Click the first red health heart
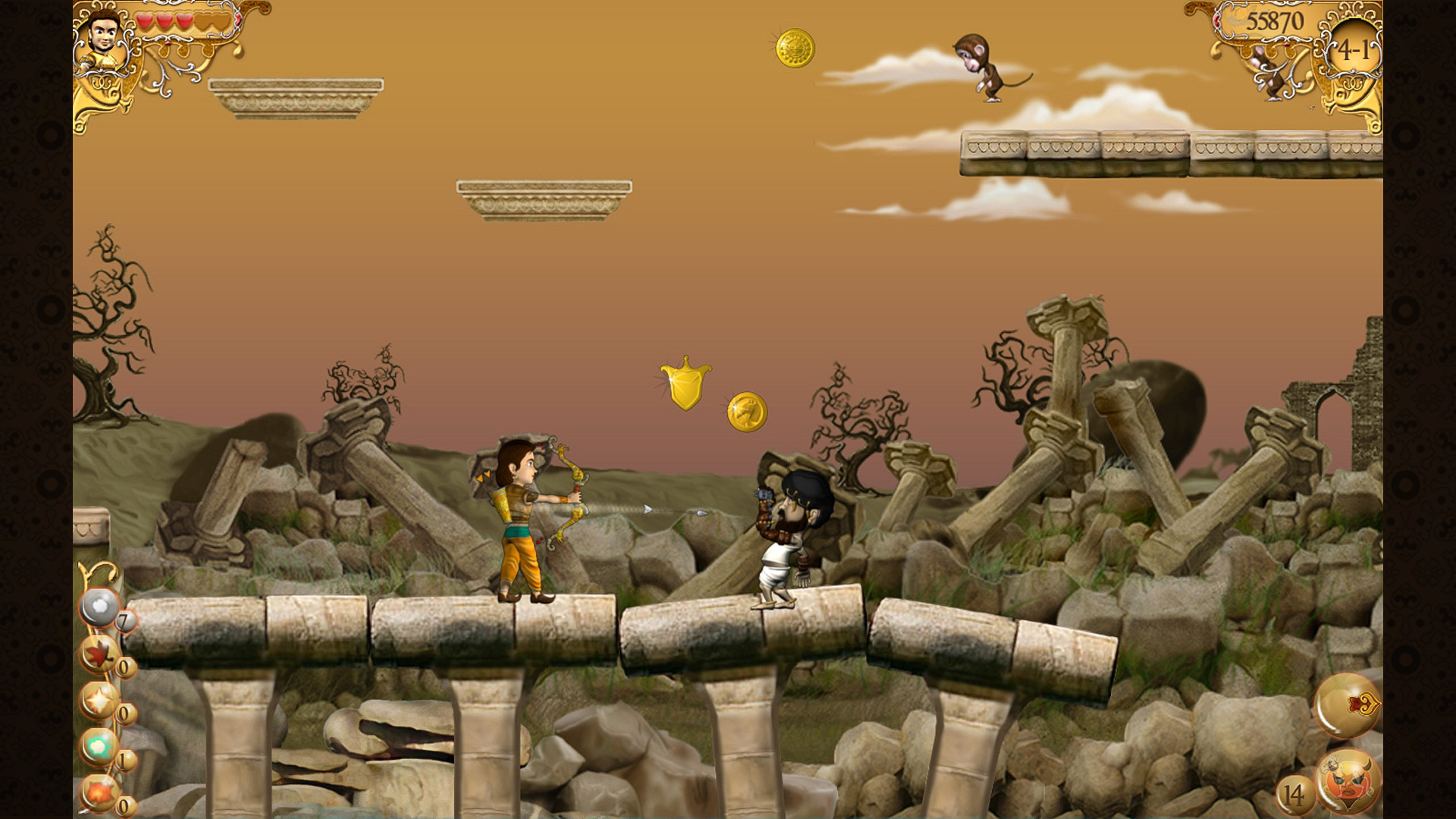This screenshot has width=1456, height=819. pos(146,20)
